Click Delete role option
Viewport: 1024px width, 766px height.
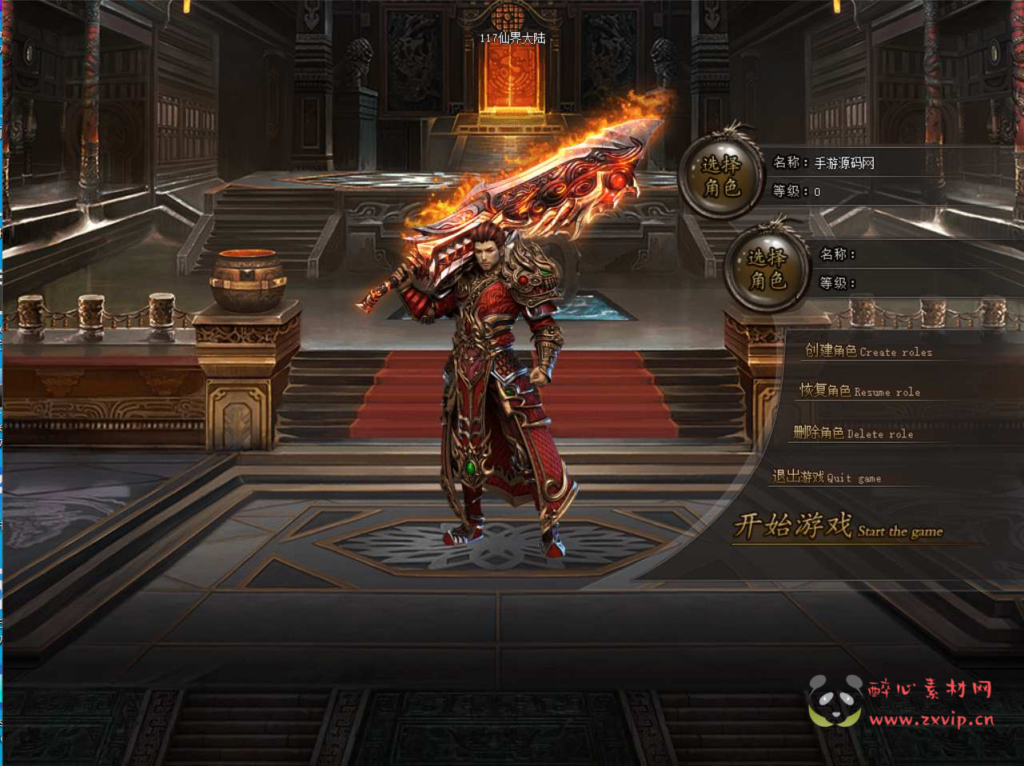coord(852,433)
